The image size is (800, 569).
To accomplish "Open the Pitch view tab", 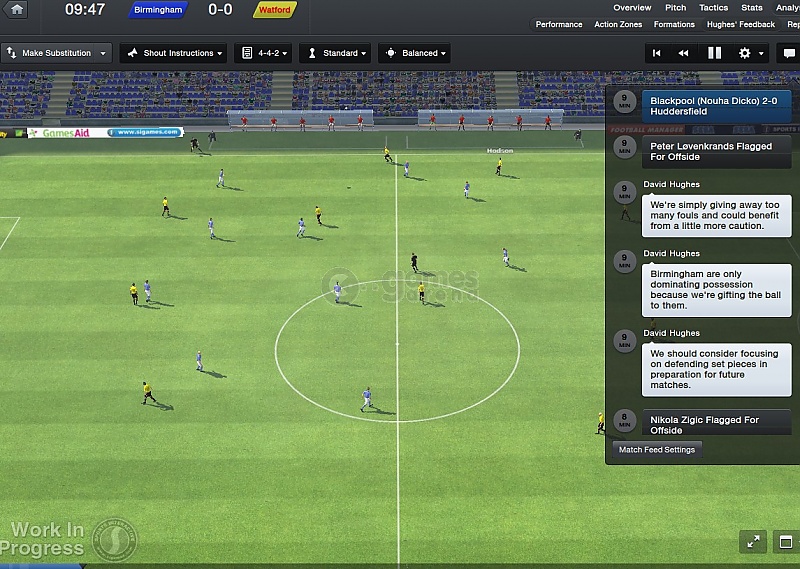I will (x=676, y=8).
